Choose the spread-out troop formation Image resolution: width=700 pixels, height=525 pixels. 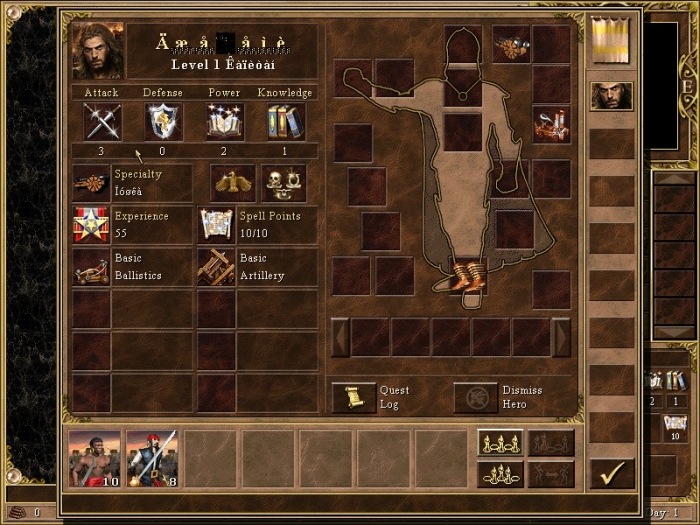(500, 443)
